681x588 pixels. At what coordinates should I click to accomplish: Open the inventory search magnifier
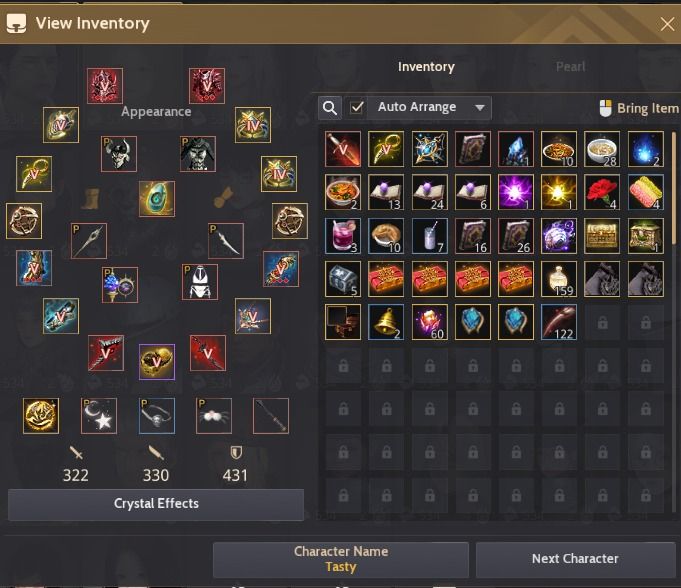pyautogui.click(x=330, y=107)
